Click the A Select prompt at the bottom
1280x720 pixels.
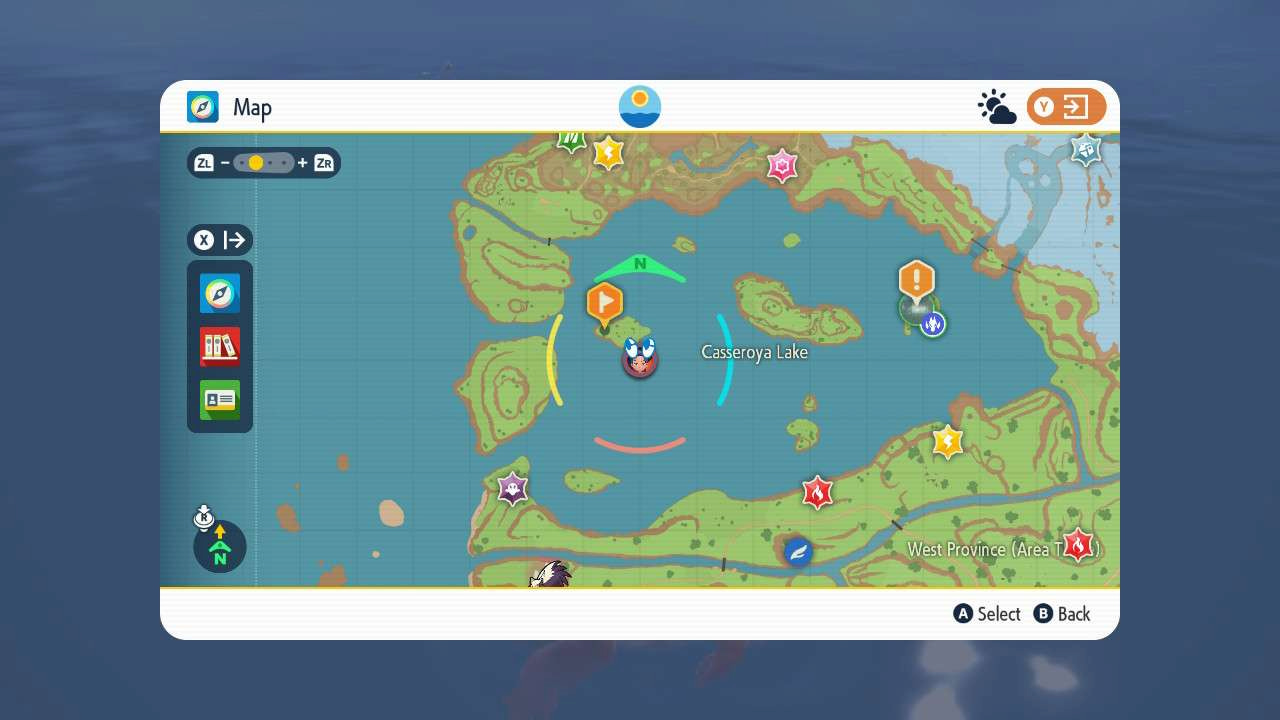(986, 614)
